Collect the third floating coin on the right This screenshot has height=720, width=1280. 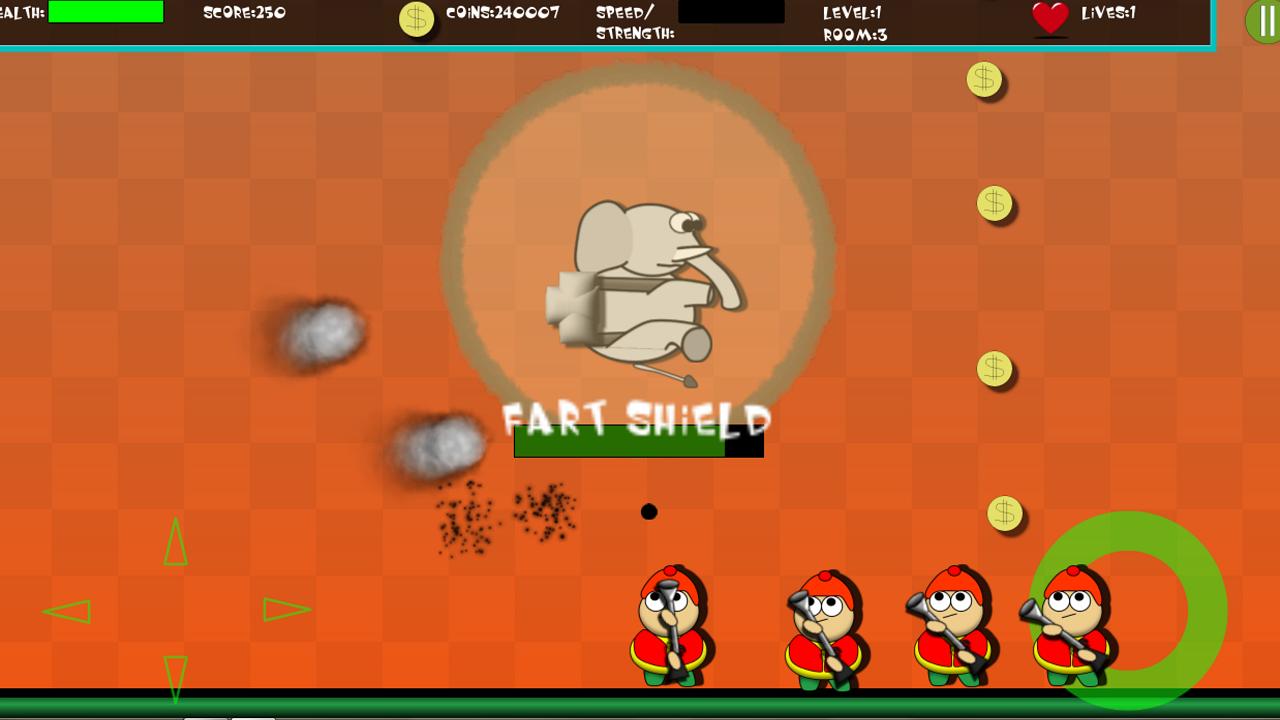(x=993, y=367)
